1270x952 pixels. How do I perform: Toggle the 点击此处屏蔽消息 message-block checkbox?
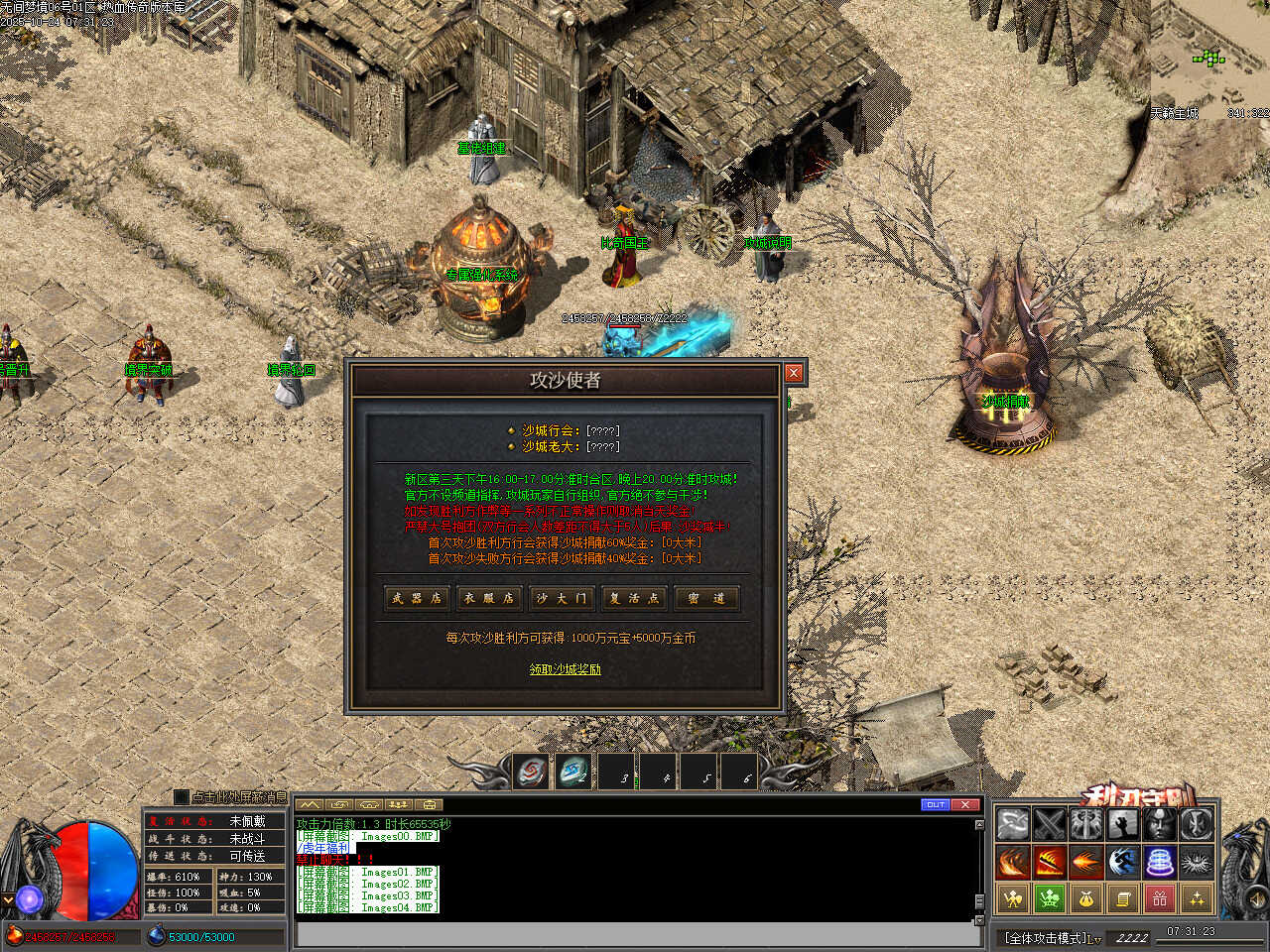[x=181, y=797]
